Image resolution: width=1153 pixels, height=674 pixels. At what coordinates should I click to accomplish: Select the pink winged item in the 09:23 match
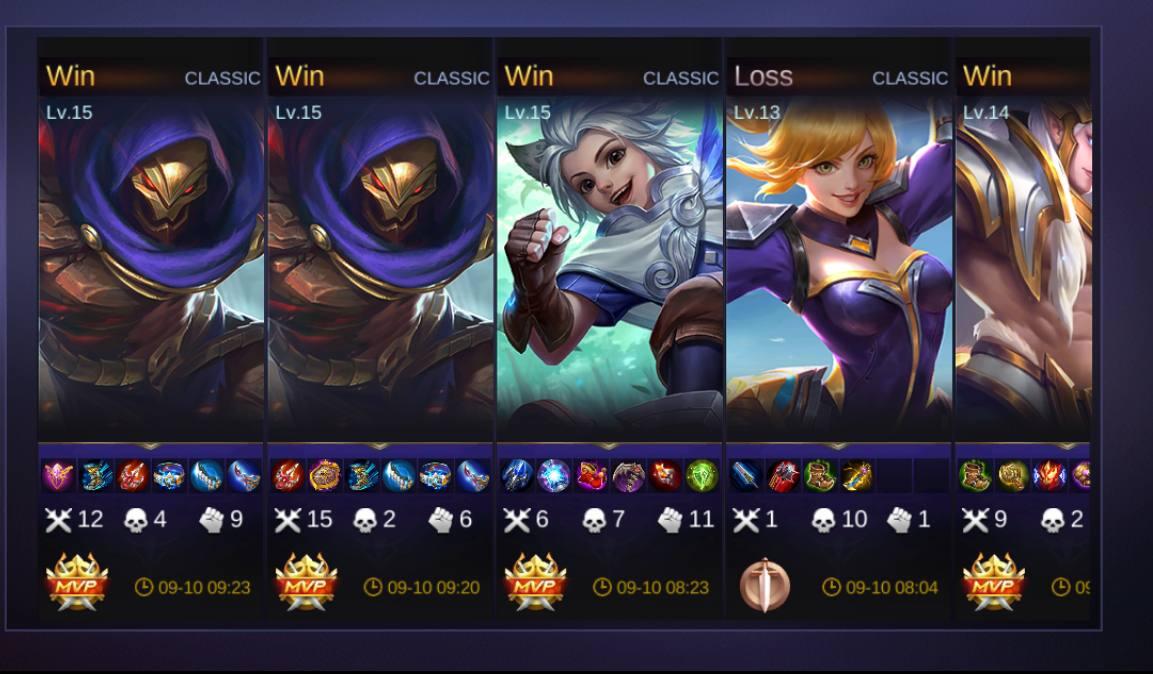58,475
